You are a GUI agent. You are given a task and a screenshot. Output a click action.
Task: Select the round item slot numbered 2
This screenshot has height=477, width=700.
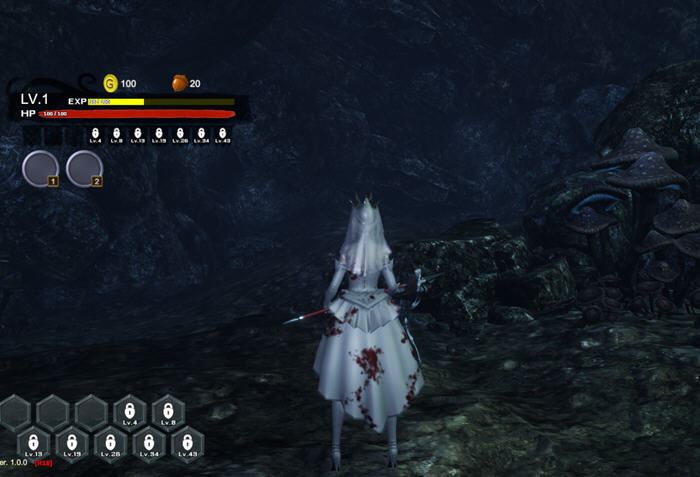84,167
